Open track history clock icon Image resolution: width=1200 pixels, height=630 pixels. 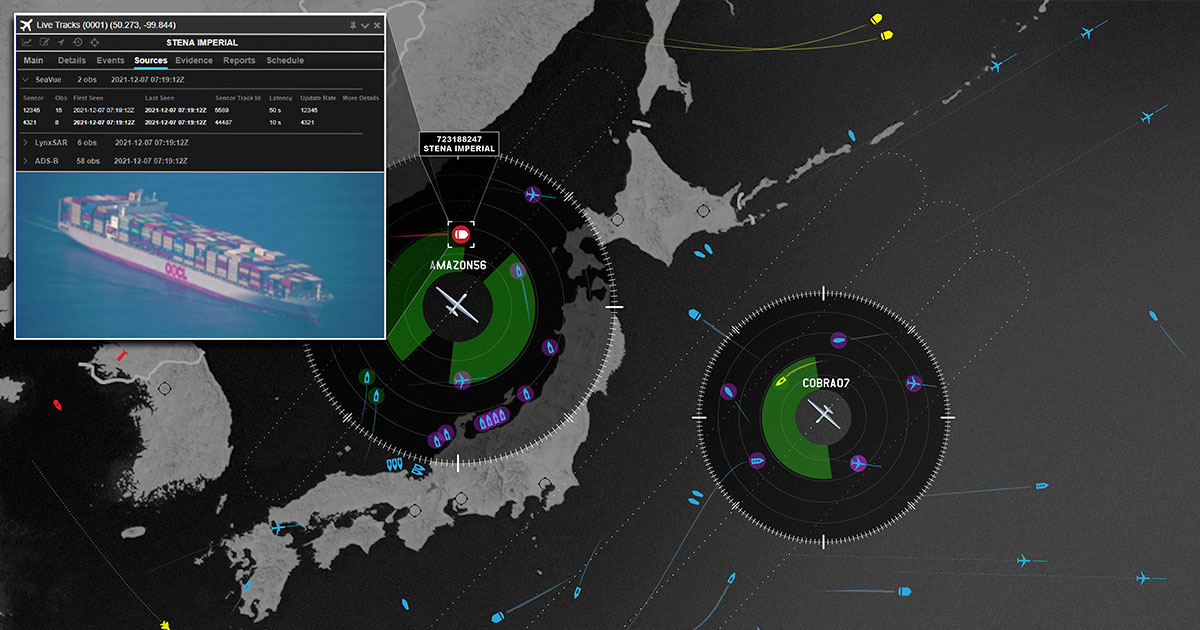78,43
